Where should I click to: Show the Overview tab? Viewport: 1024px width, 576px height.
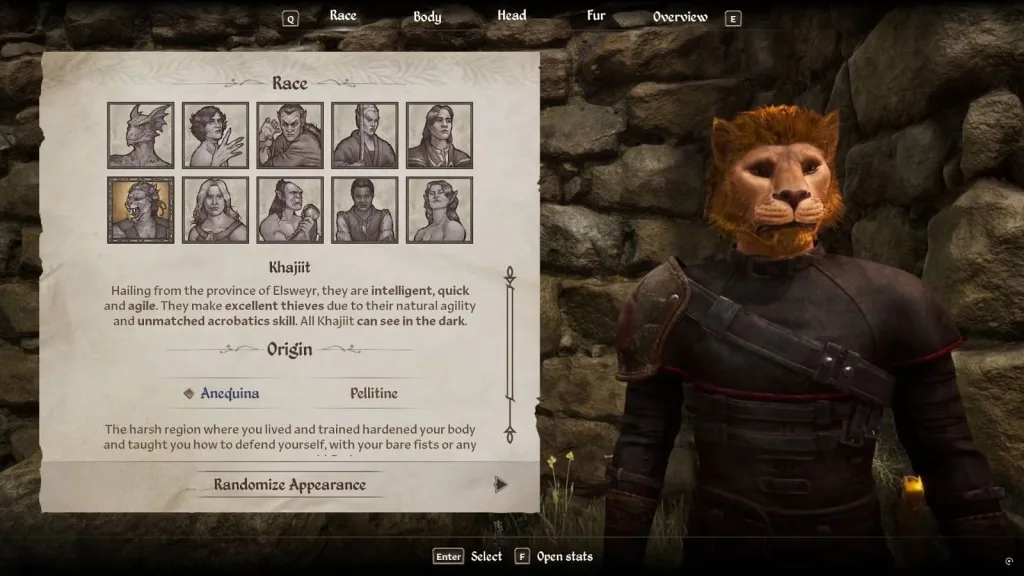(680, 17)
